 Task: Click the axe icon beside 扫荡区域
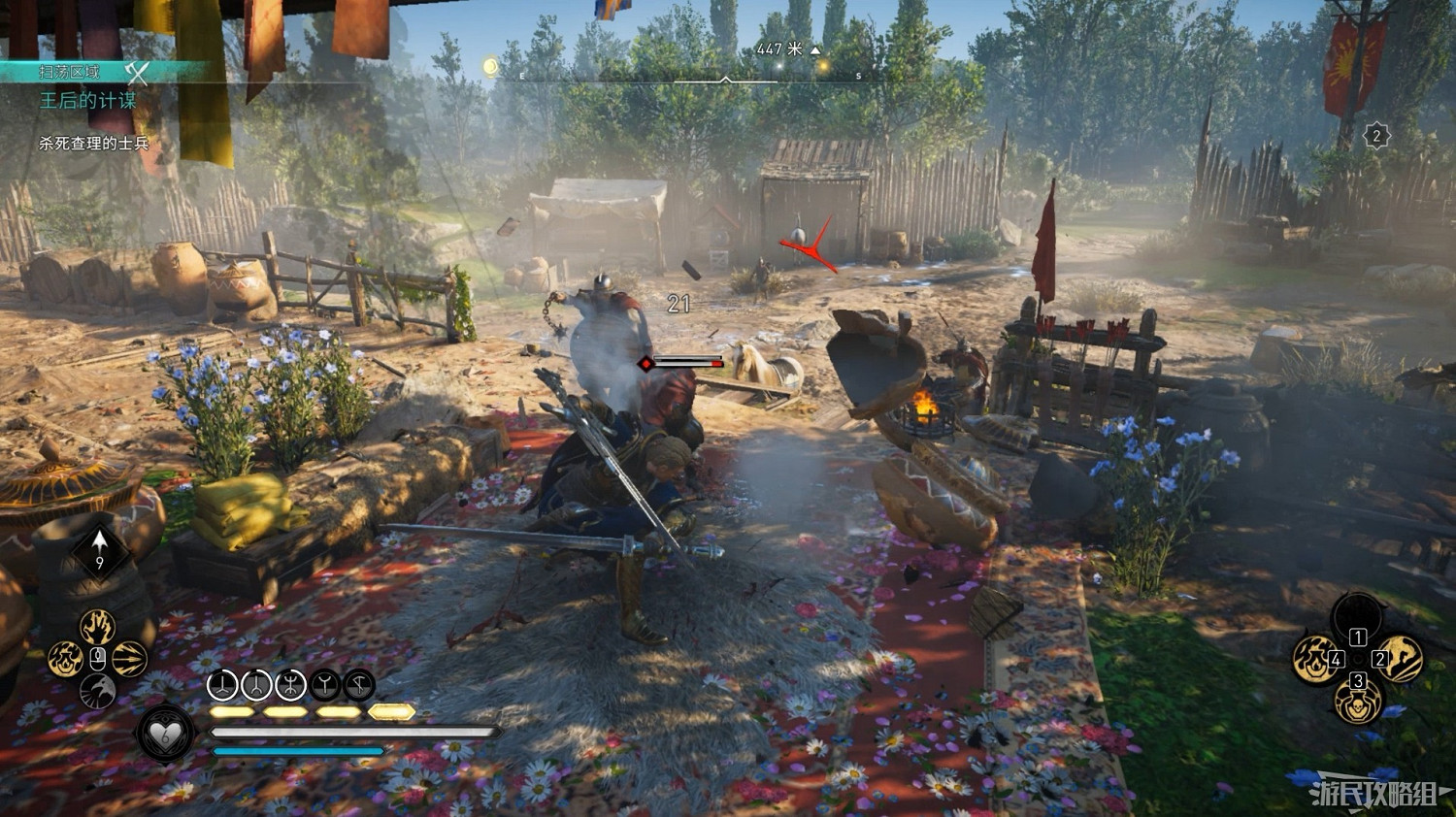135,72
